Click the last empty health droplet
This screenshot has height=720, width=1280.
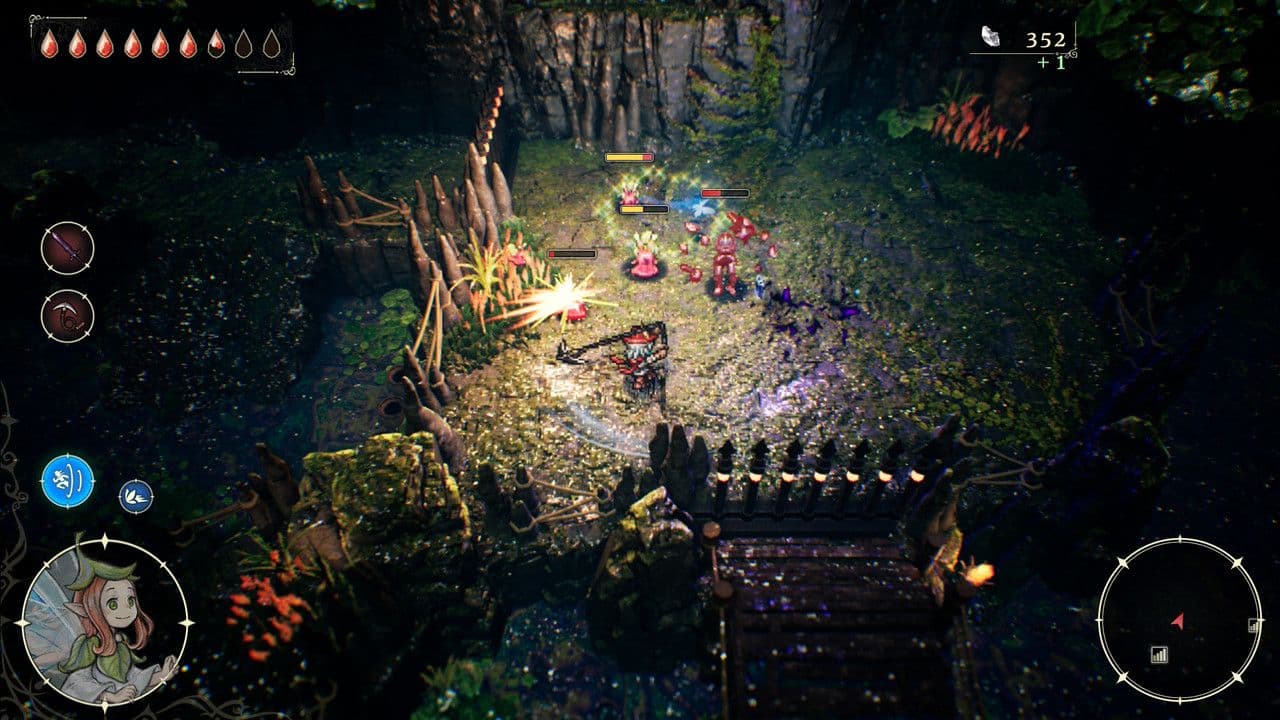pos(272,44)
